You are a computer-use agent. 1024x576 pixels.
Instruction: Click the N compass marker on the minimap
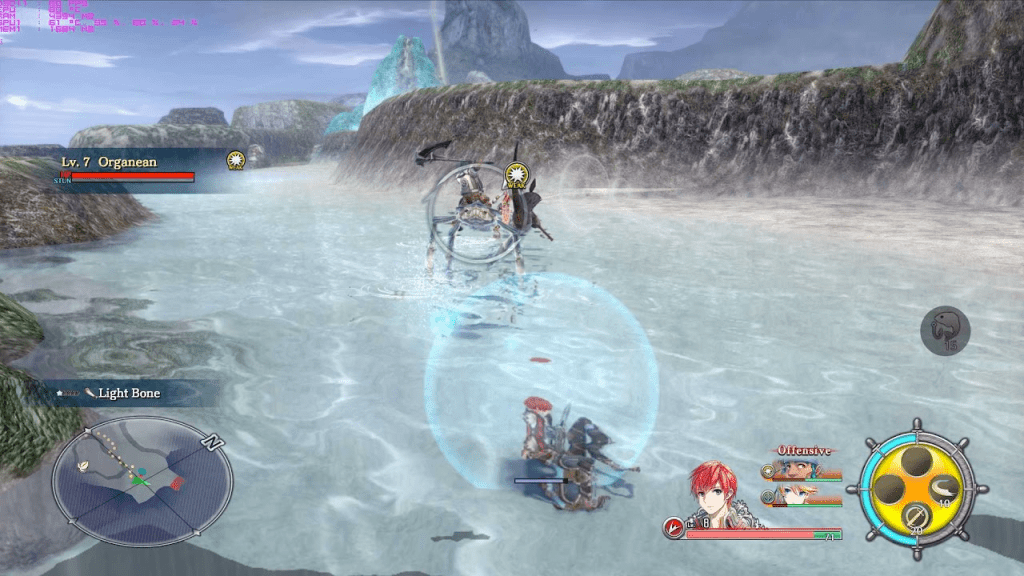[x=211, y=440]
